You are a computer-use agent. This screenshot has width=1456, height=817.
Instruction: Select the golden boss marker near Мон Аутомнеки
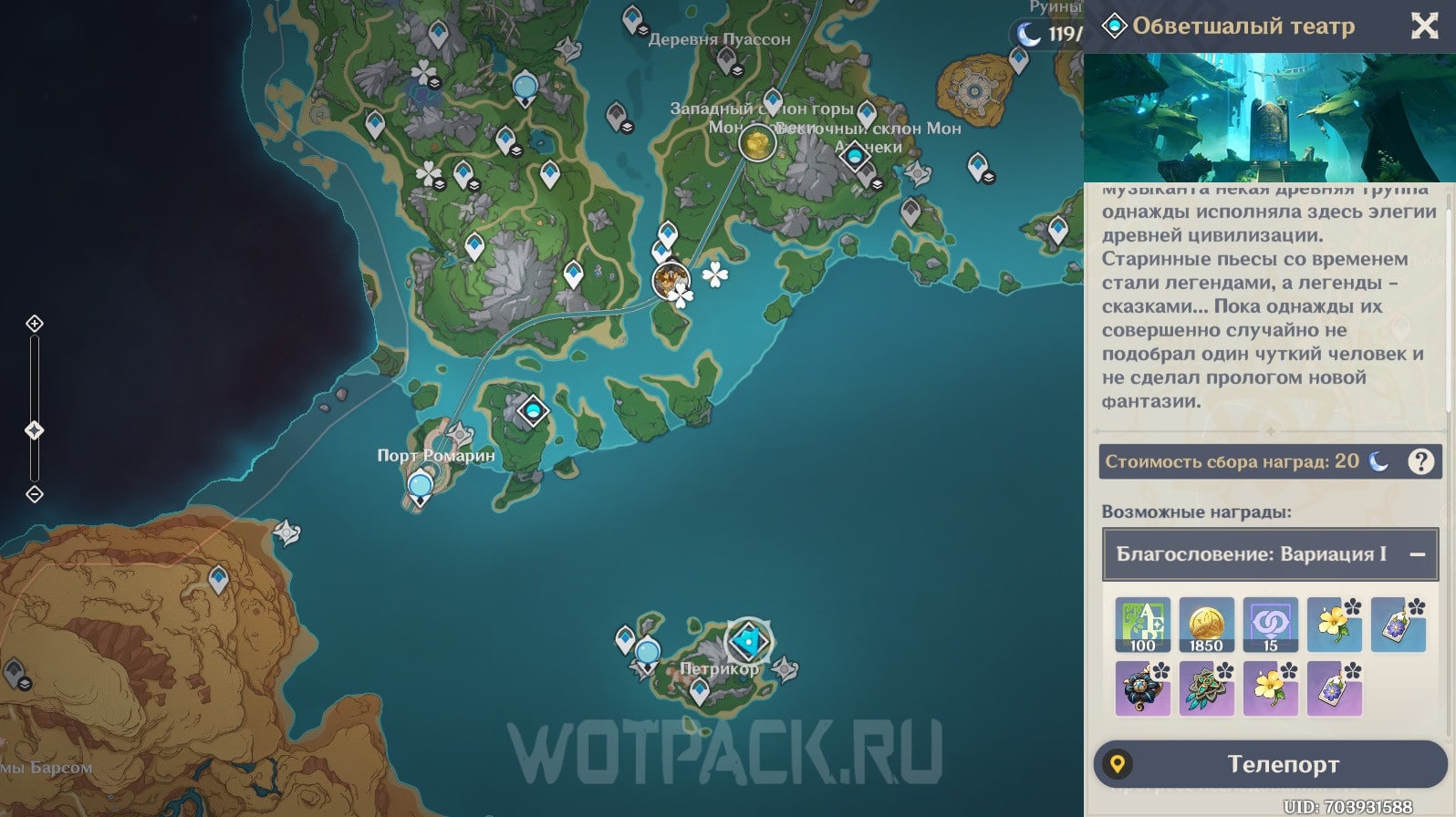pos(756,142)
